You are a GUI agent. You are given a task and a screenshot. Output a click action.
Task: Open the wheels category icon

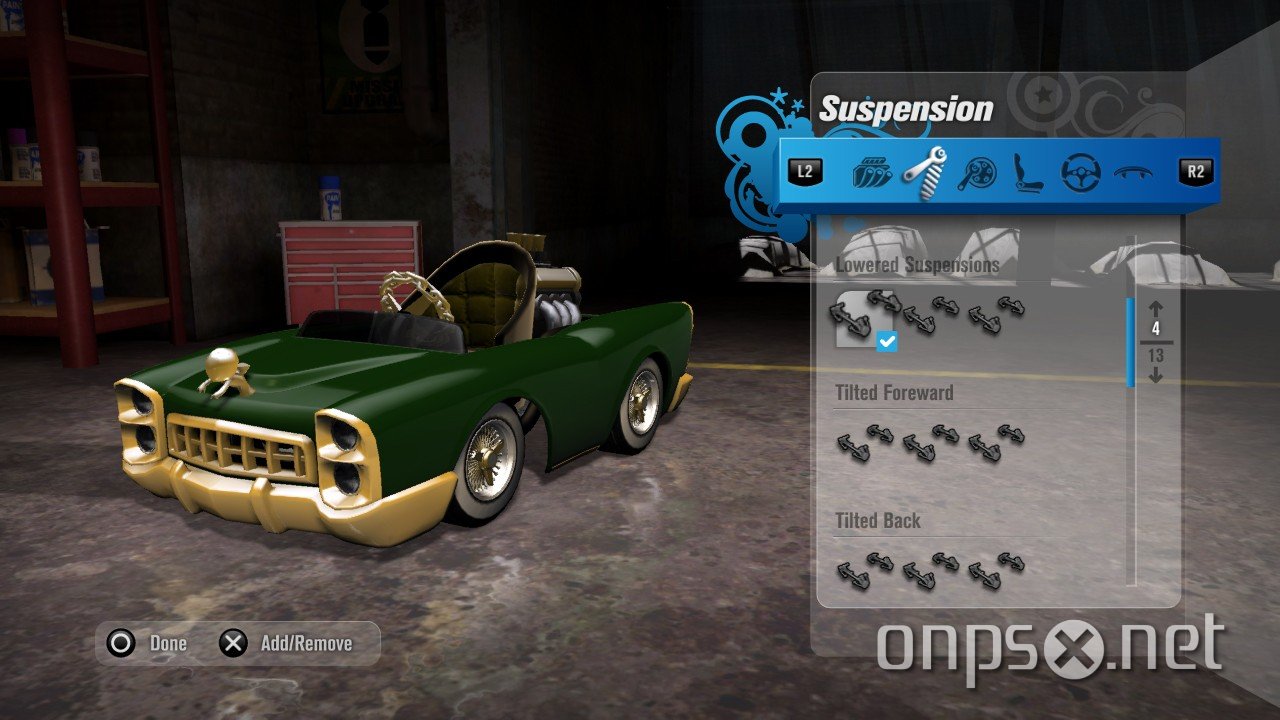(978, 172)
